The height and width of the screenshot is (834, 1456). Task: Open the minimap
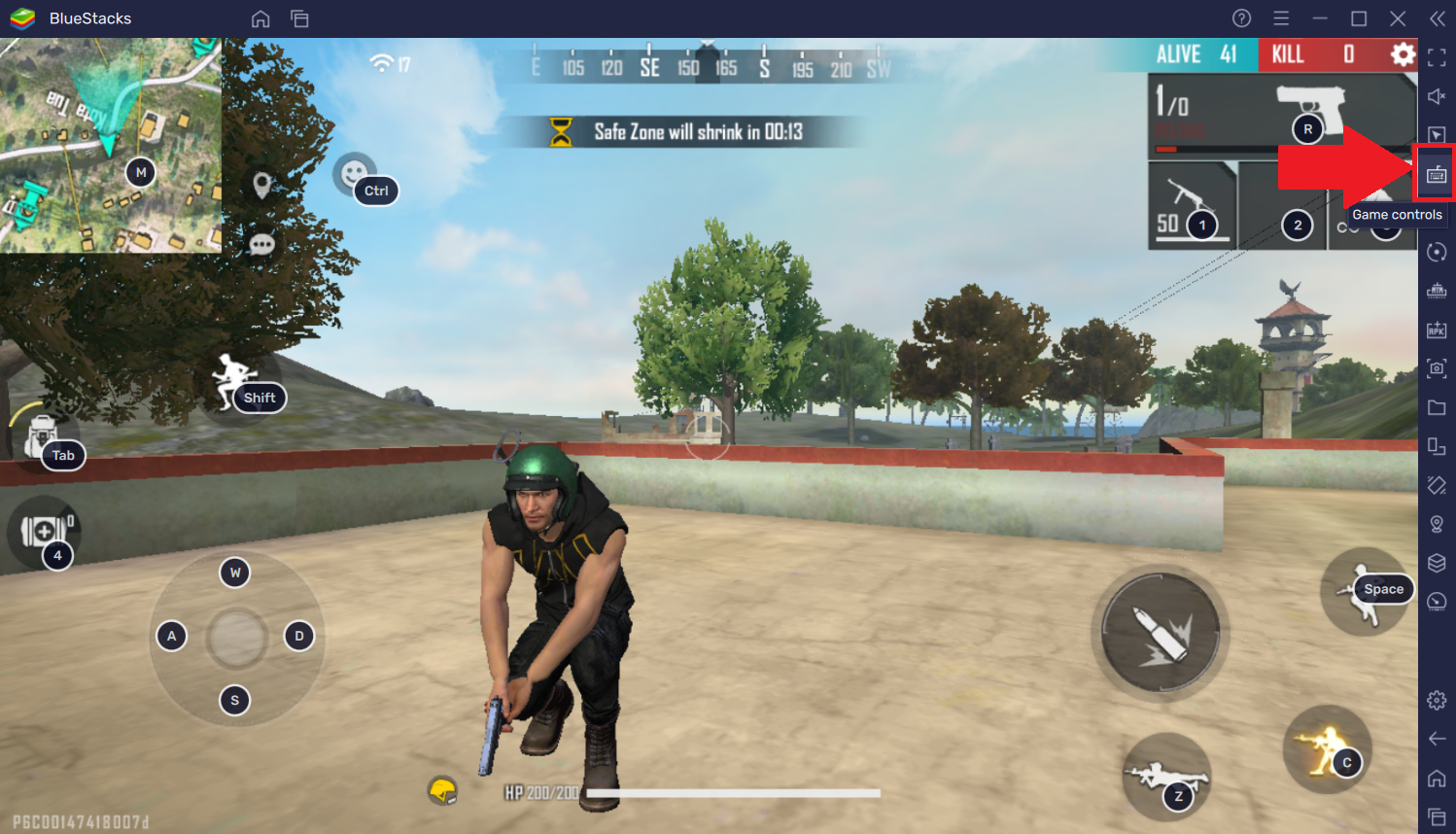110,146
